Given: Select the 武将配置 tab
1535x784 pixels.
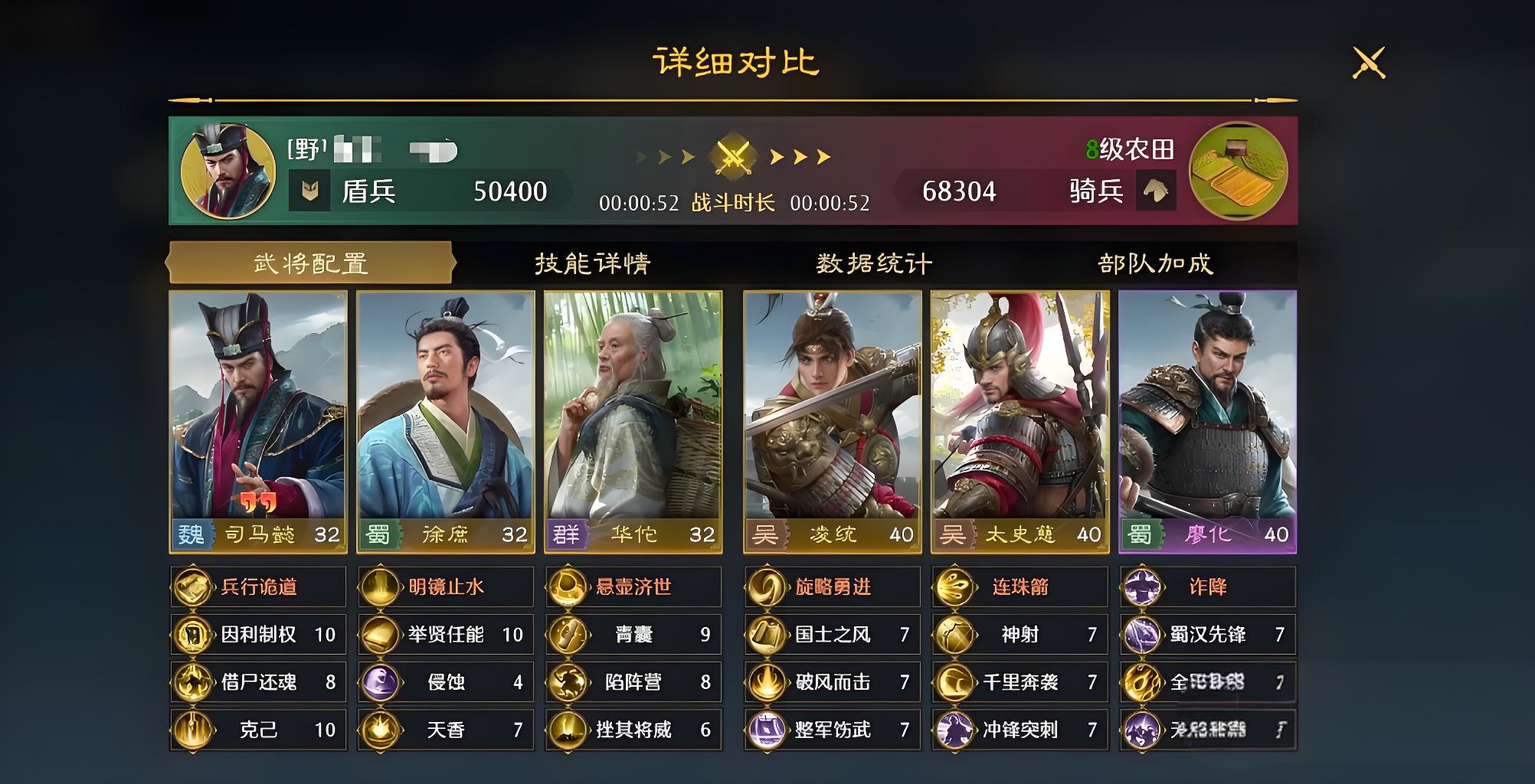Looking at the screenshot, I should pos(310,263).
